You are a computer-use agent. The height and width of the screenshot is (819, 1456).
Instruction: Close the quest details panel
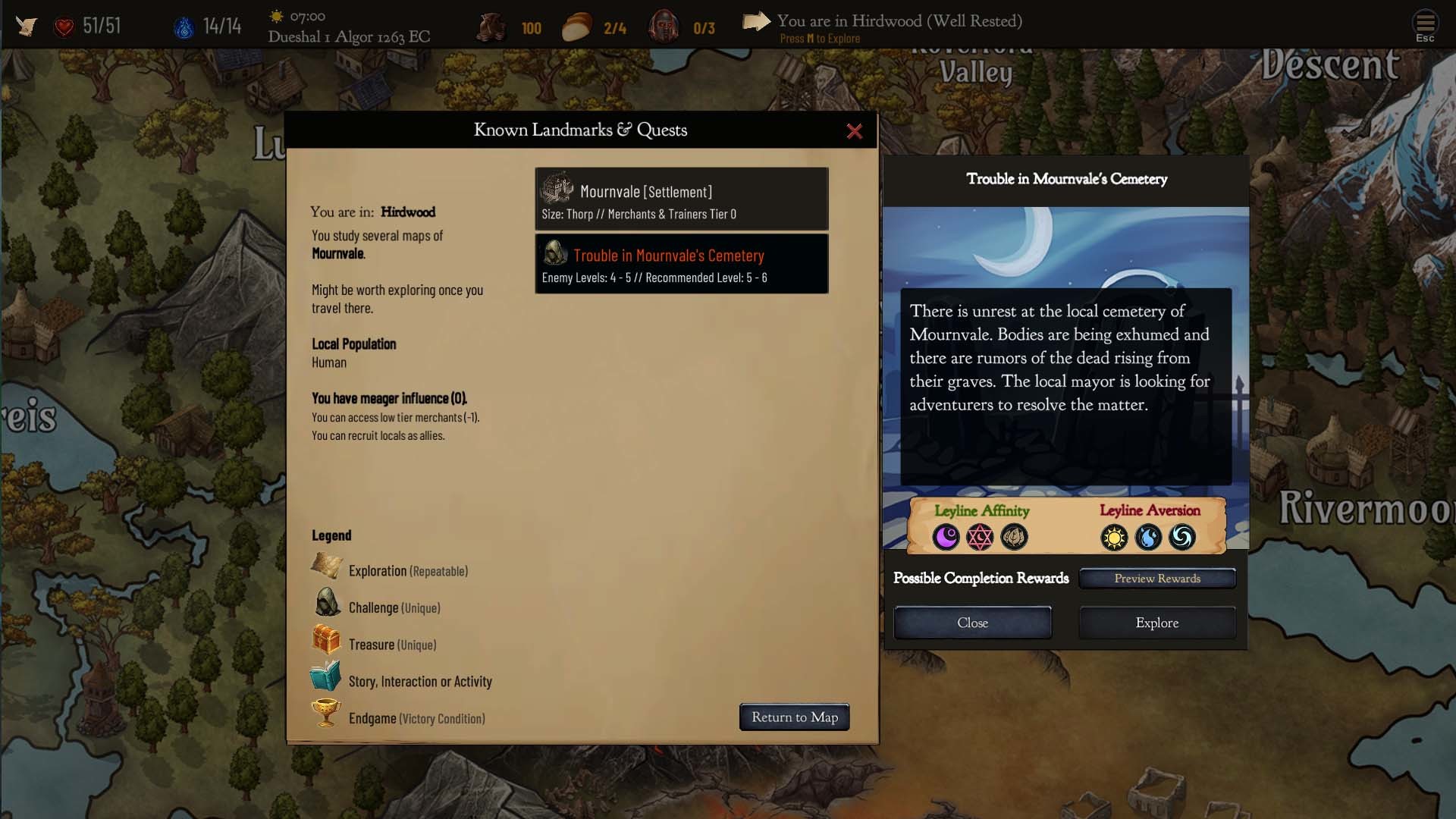click(972, 623)
